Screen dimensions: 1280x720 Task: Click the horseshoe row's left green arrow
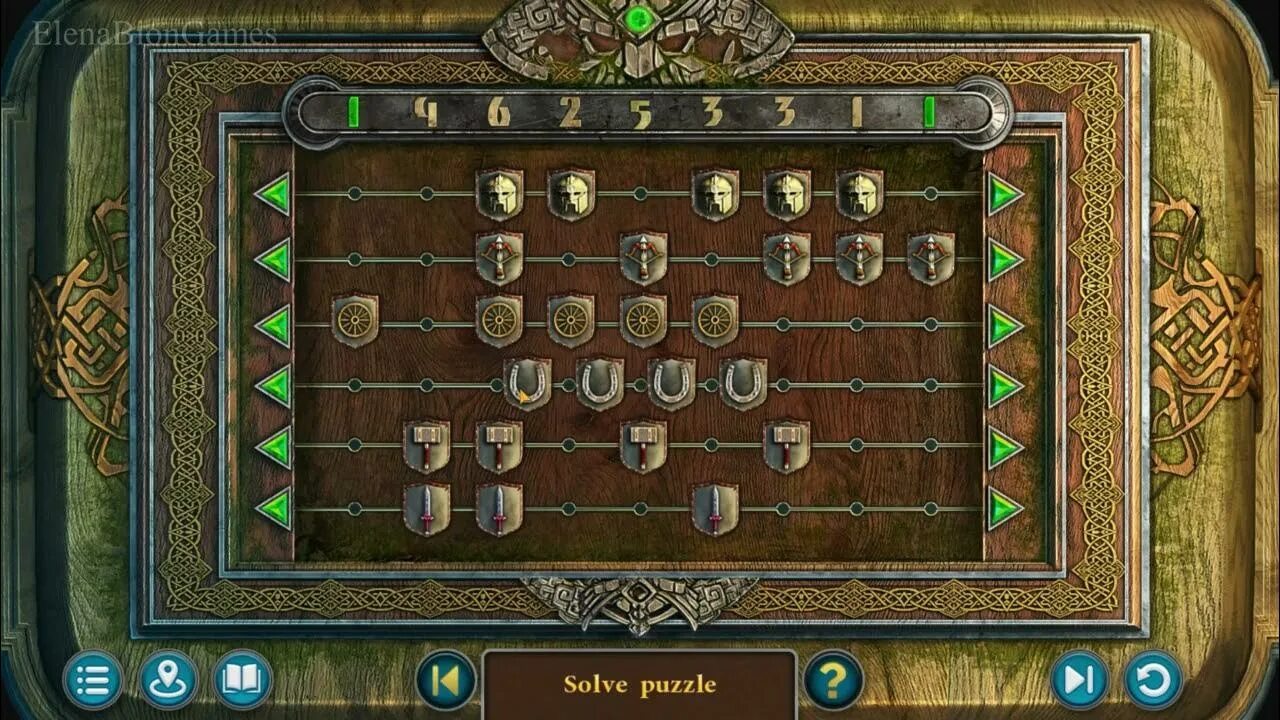(272, 386)
